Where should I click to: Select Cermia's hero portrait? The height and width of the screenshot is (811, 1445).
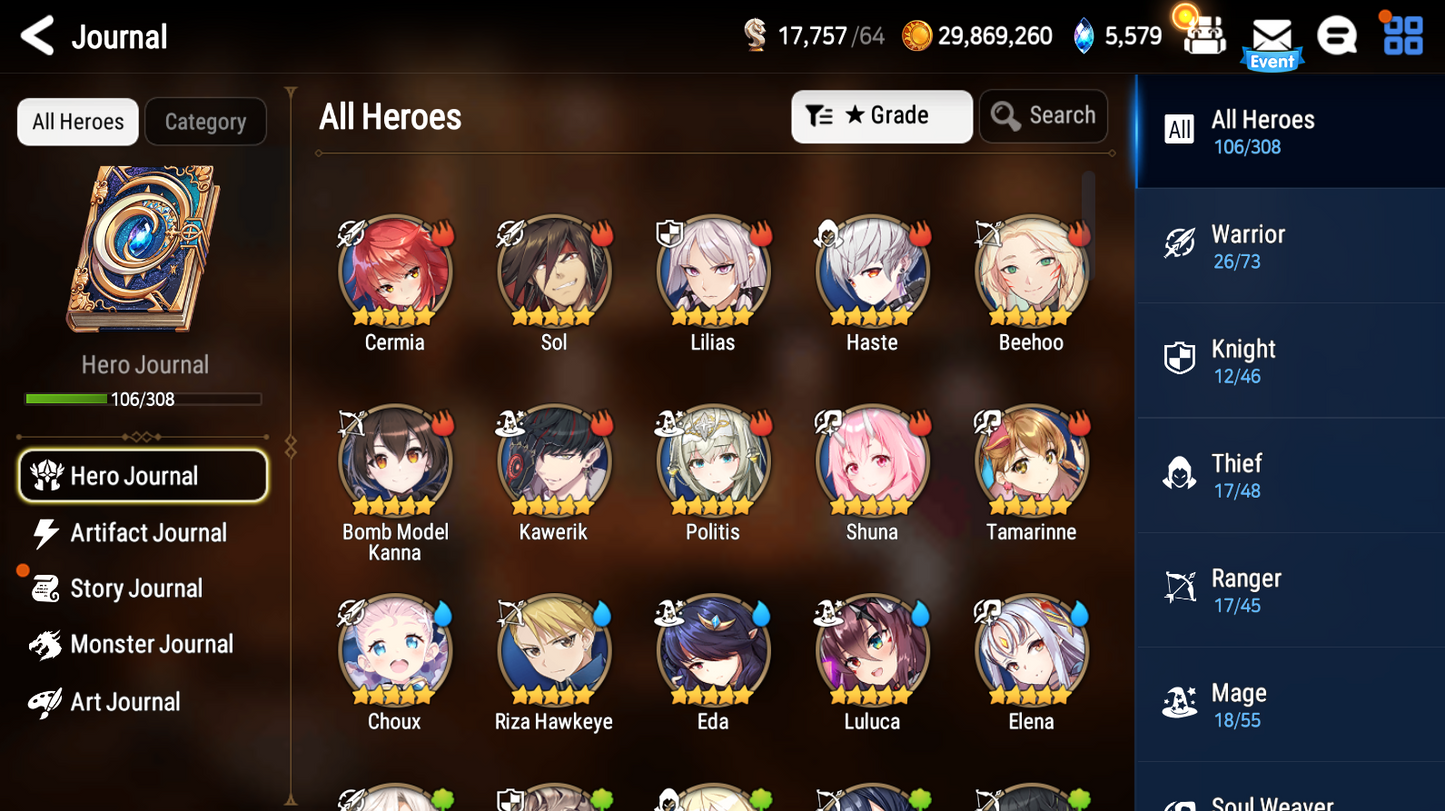(394, 271)
